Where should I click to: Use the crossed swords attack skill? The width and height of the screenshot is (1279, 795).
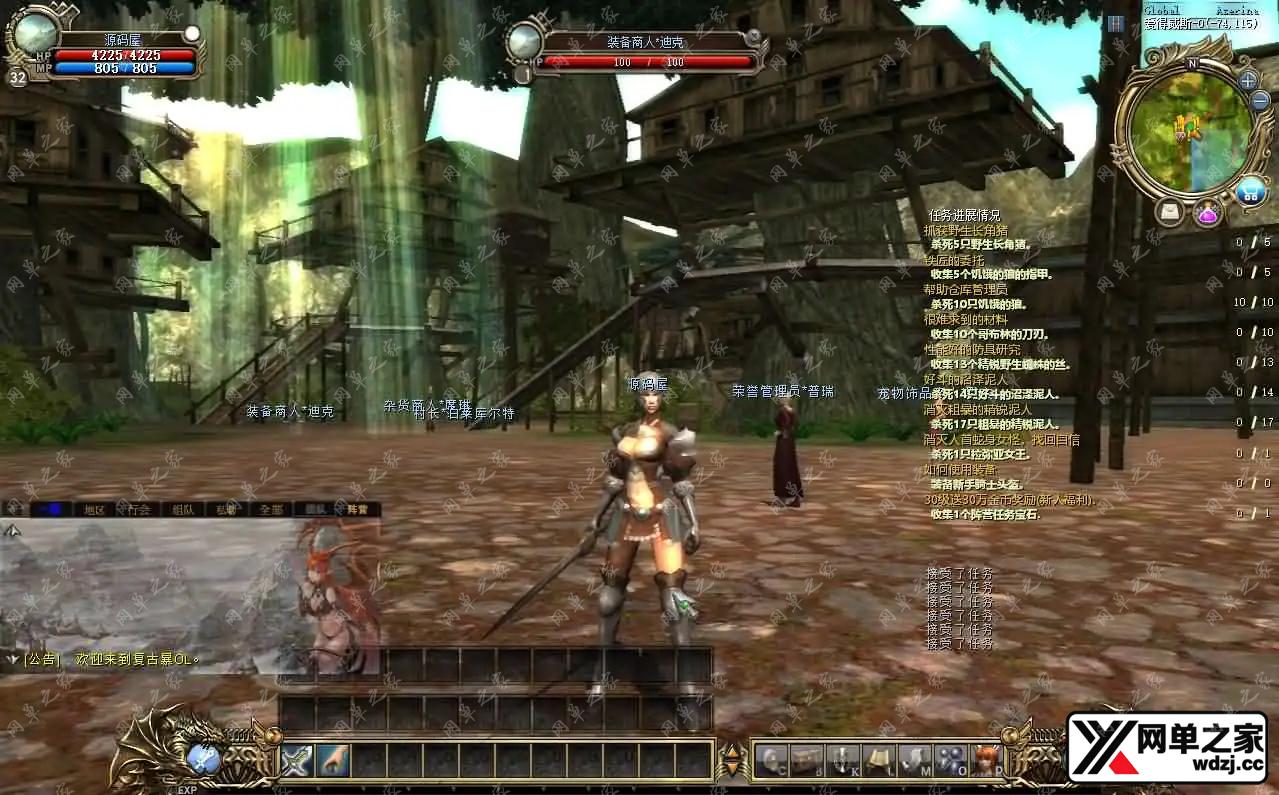click(x=297, y=760)
